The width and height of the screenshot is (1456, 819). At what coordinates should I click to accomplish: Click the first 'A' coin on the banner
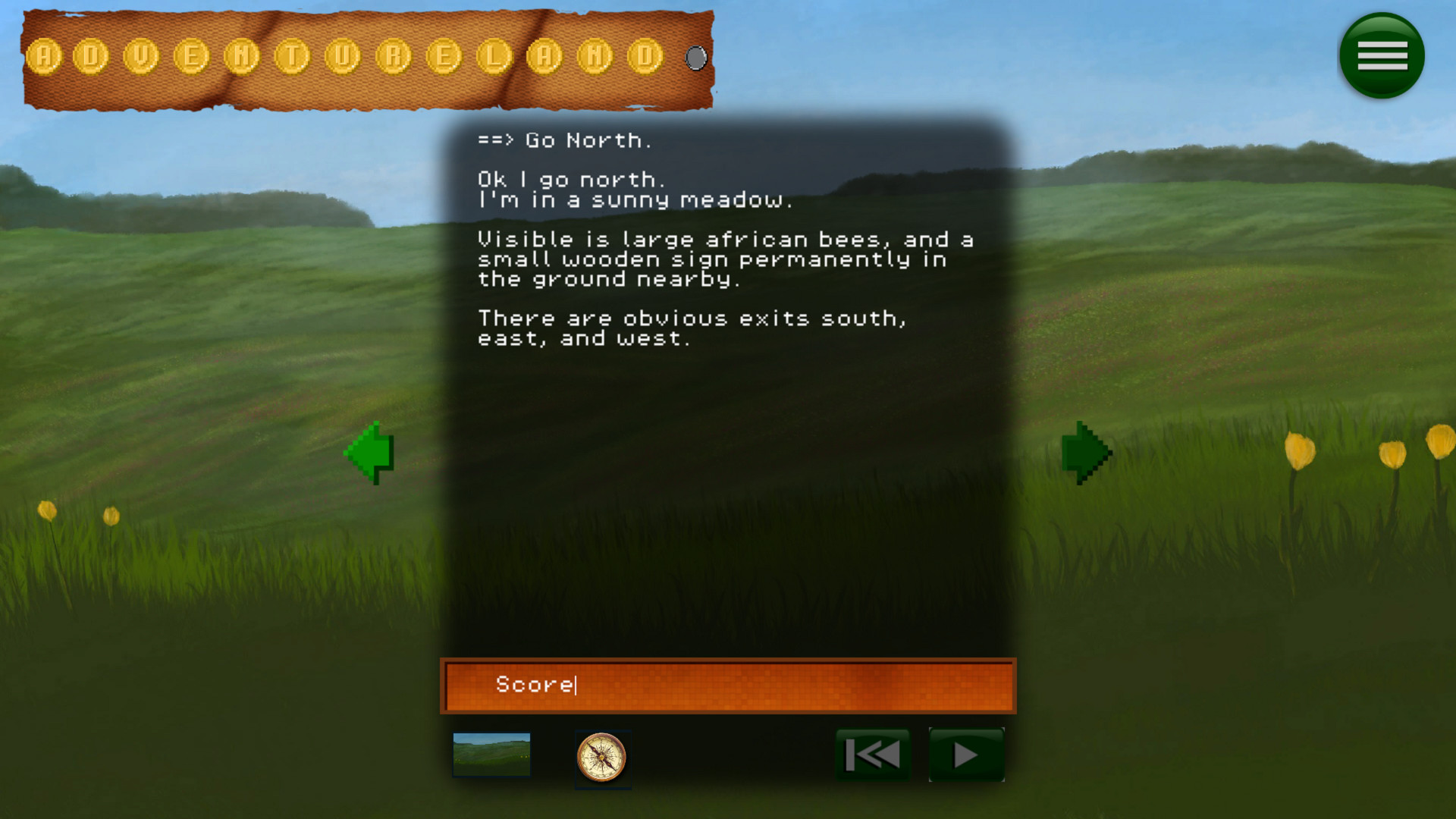(x=45, y=57)
